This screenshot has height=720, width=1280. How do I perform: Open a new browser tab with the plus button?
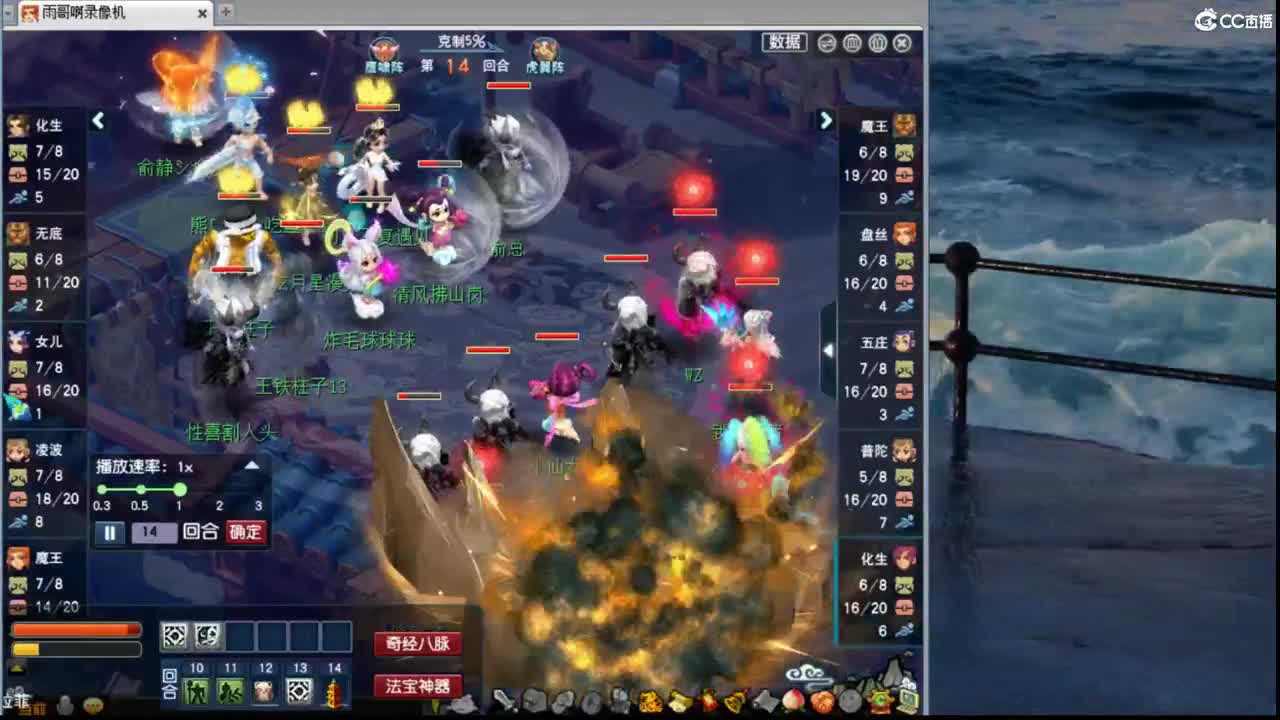(225, 13)
